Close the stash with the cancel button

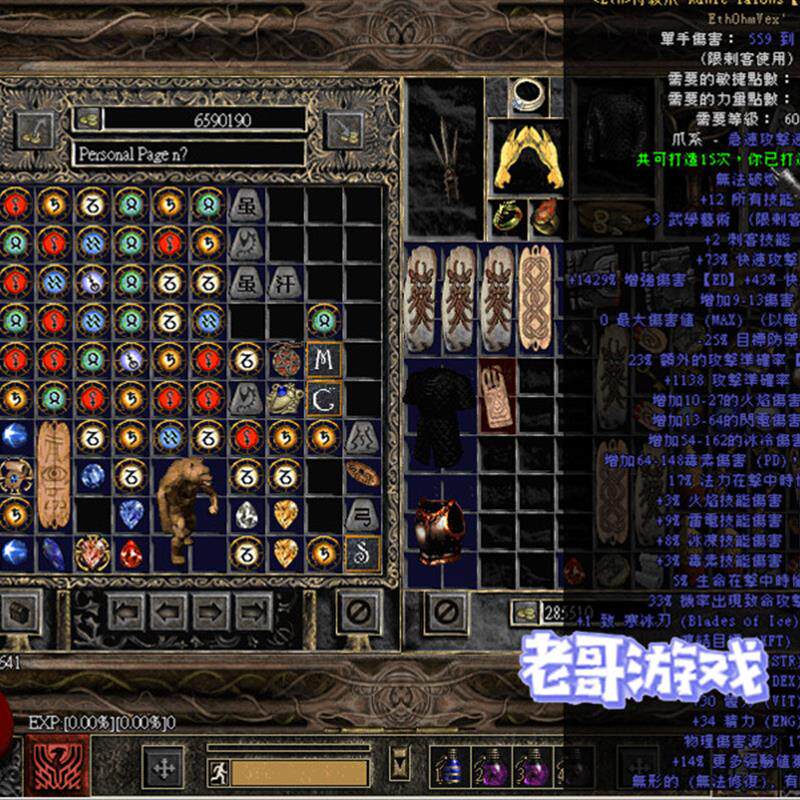[357, 609]
